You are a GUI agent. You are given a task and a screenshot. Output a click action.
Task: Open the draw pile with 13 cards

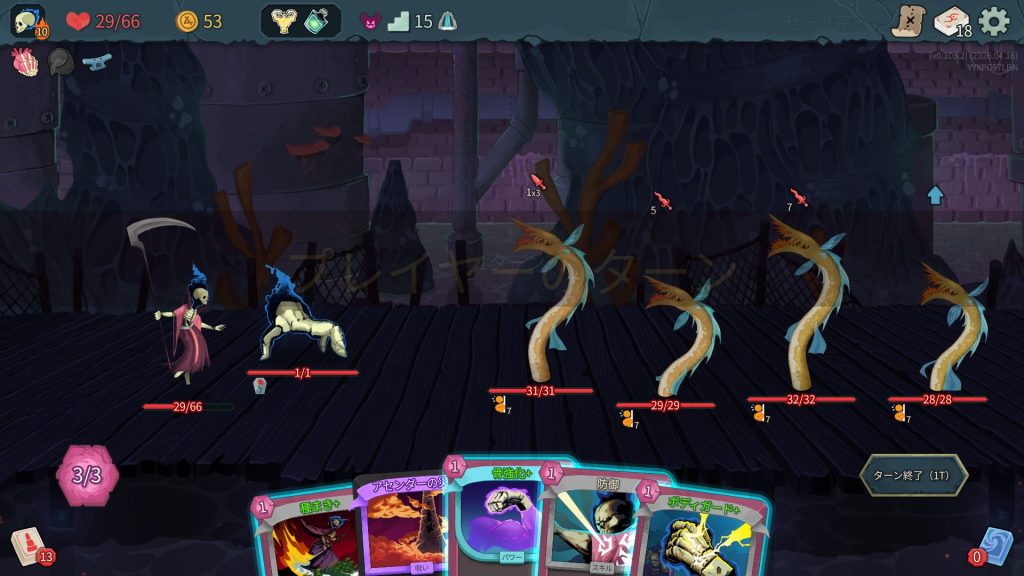[x=27, y=546]
